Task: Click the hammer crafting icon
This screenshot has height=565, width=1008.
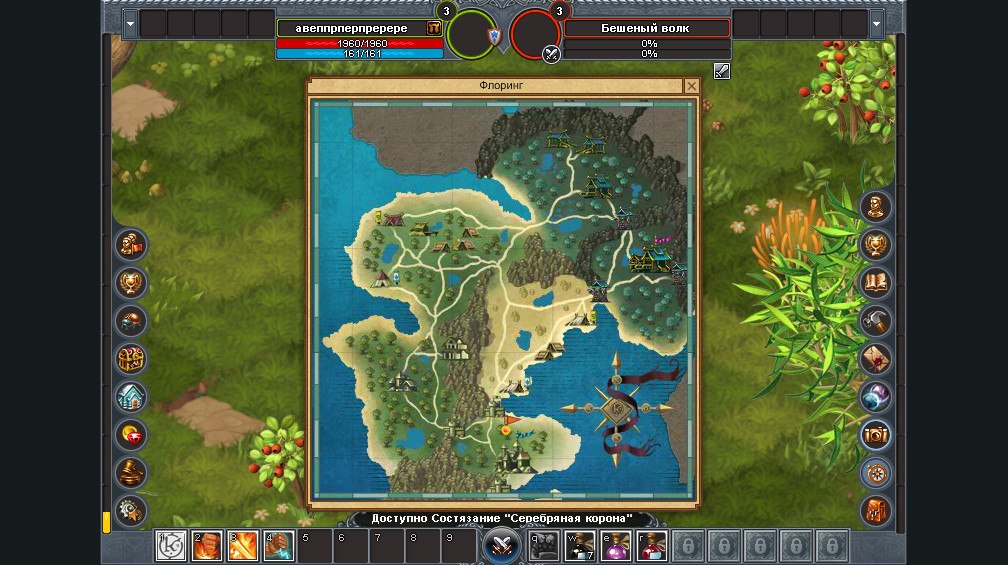Action: [x=876, y=320]
